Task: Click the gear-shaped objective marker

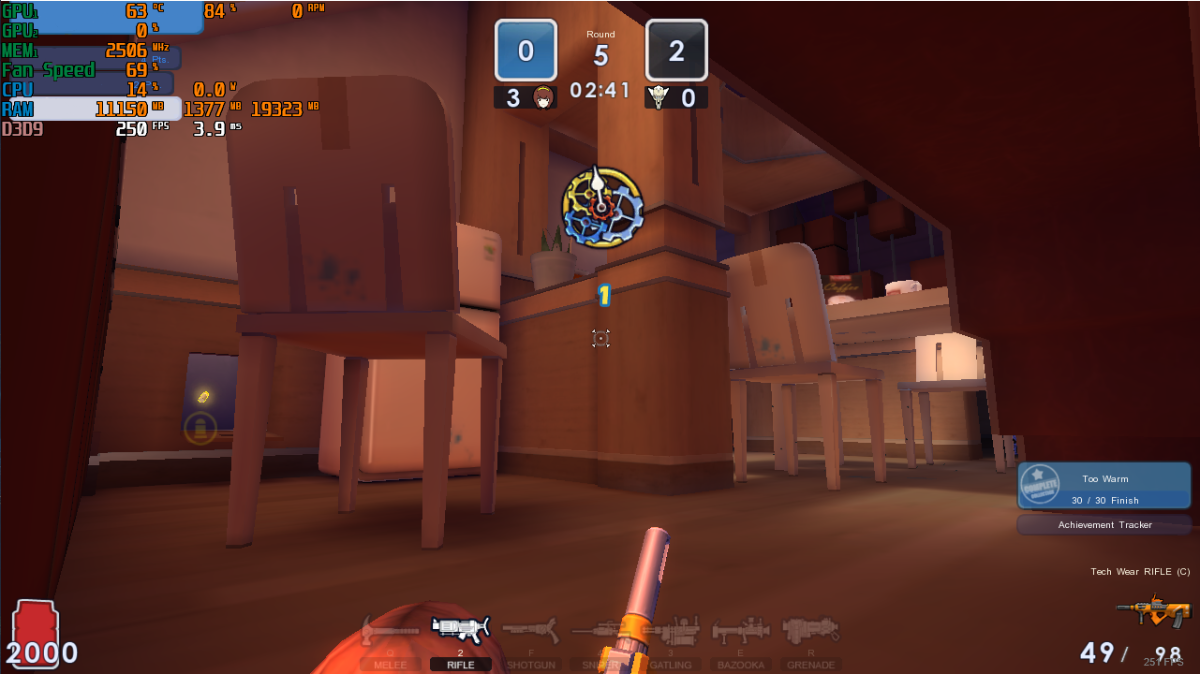Action: pyautogui.click(x=601, y=207)
